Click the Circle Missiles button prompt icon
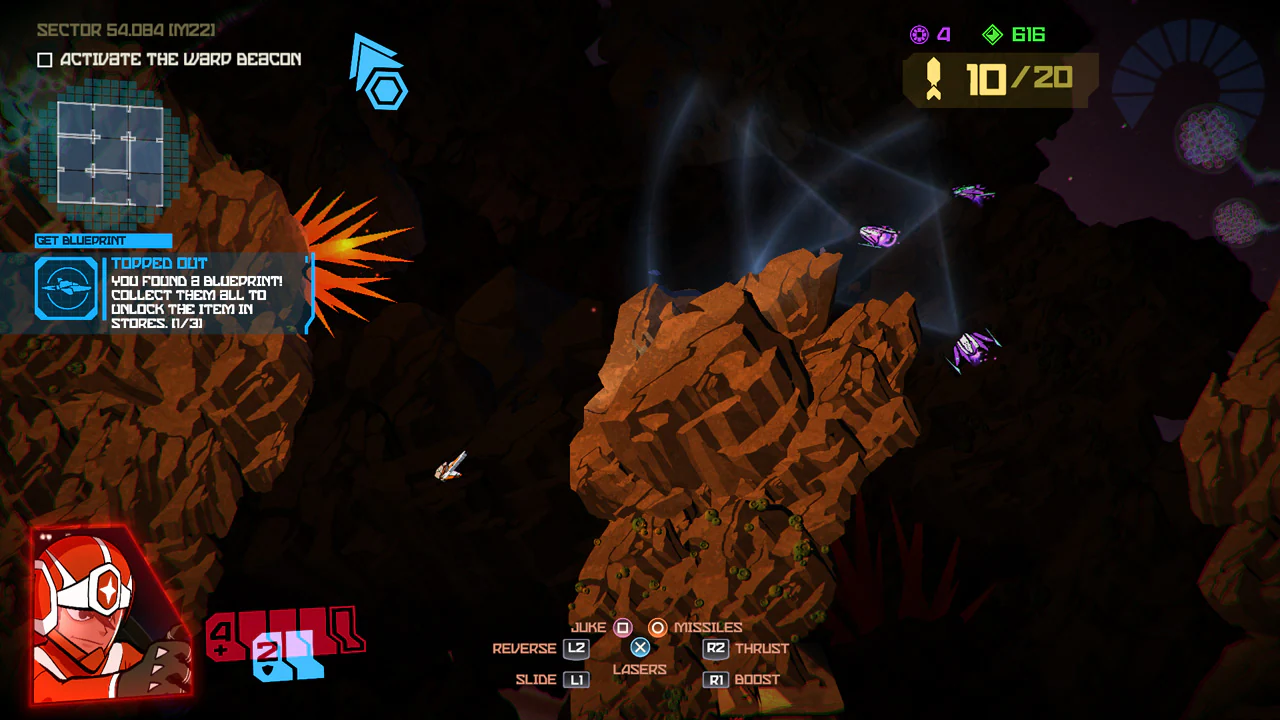 [660, 627]
